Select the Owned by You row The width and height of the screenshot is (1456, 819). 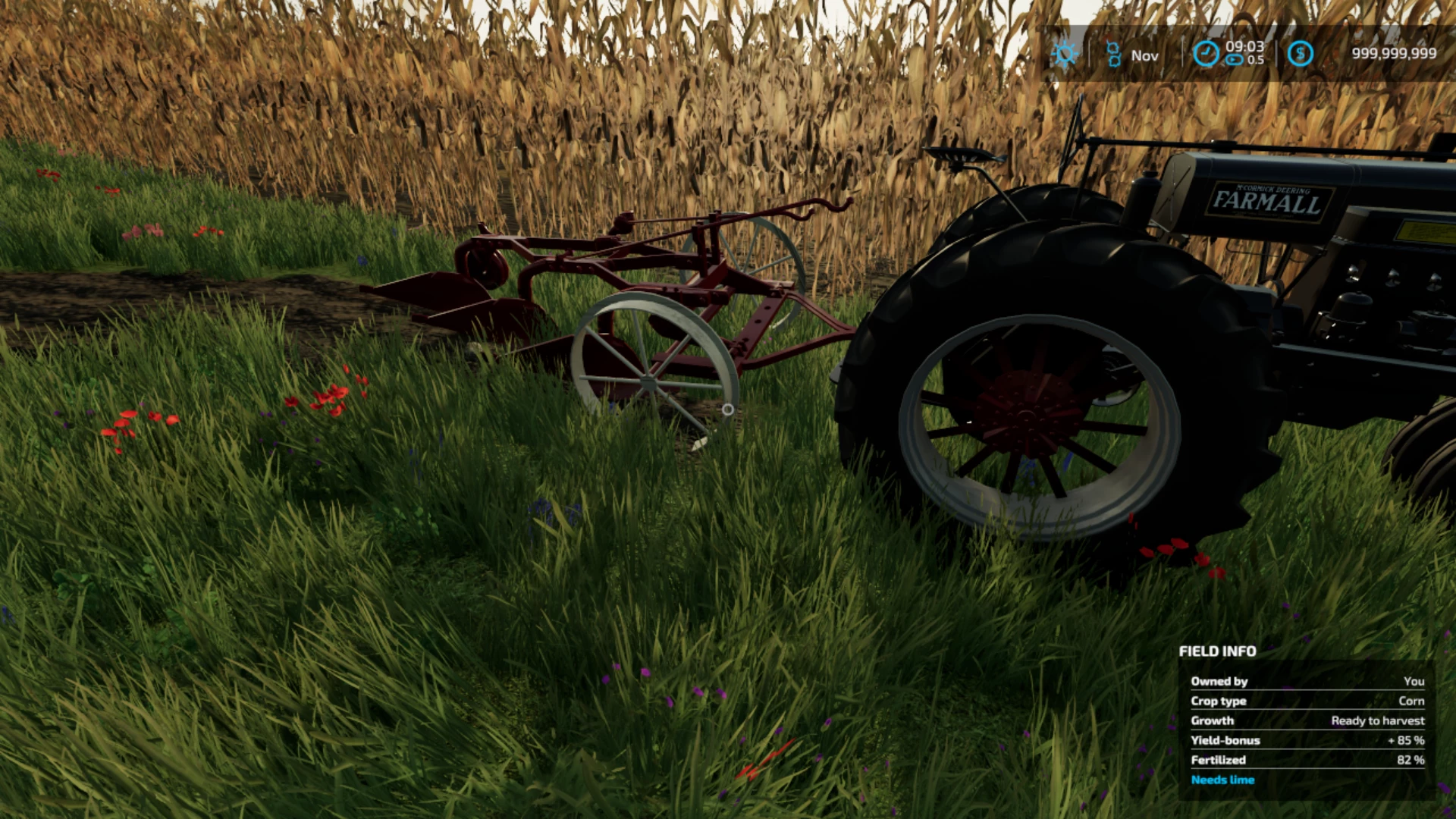pos(1307,681)
